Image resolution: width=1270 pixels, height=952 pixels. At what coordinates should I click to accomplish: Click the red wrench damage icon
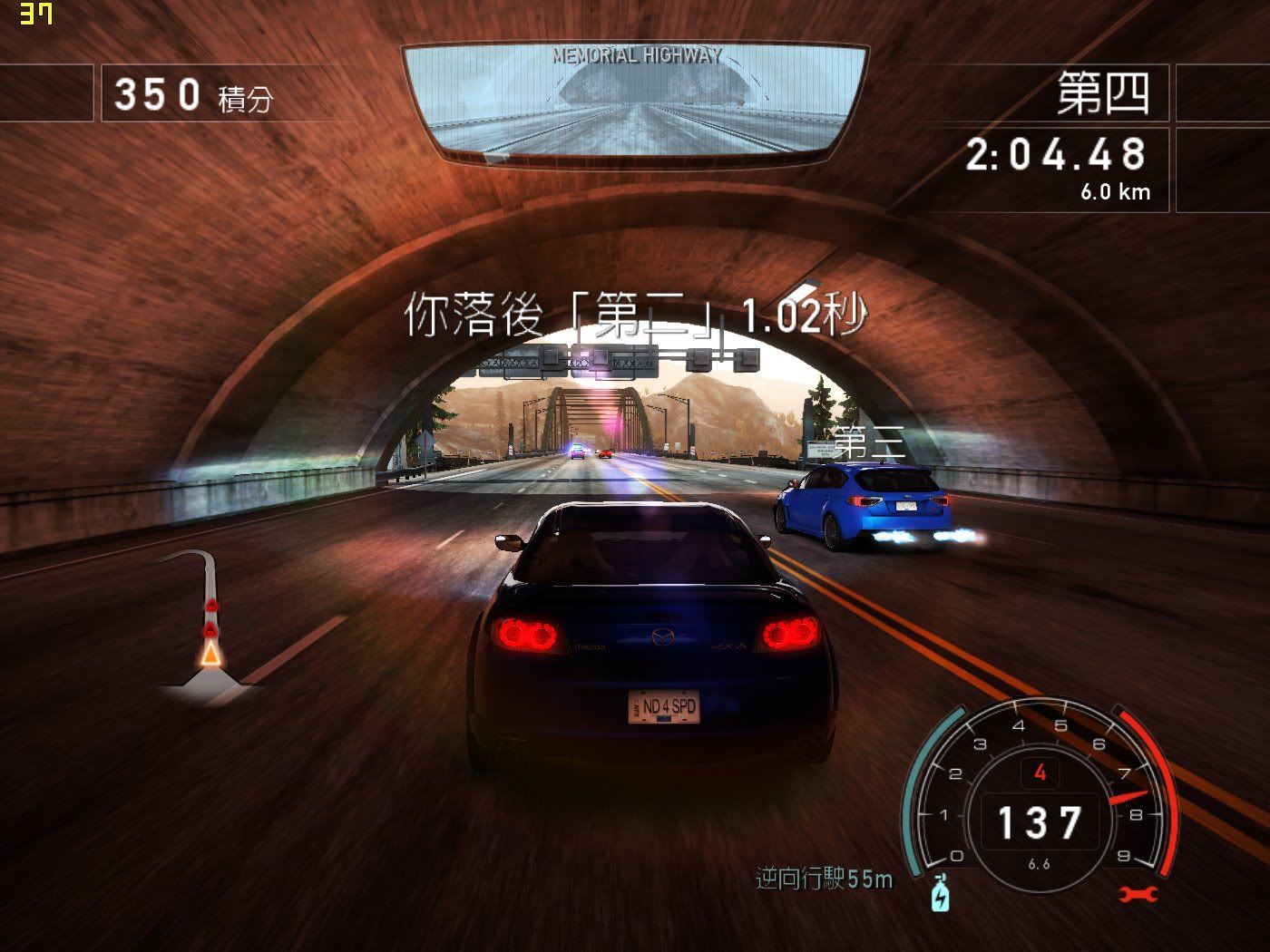1138,894
